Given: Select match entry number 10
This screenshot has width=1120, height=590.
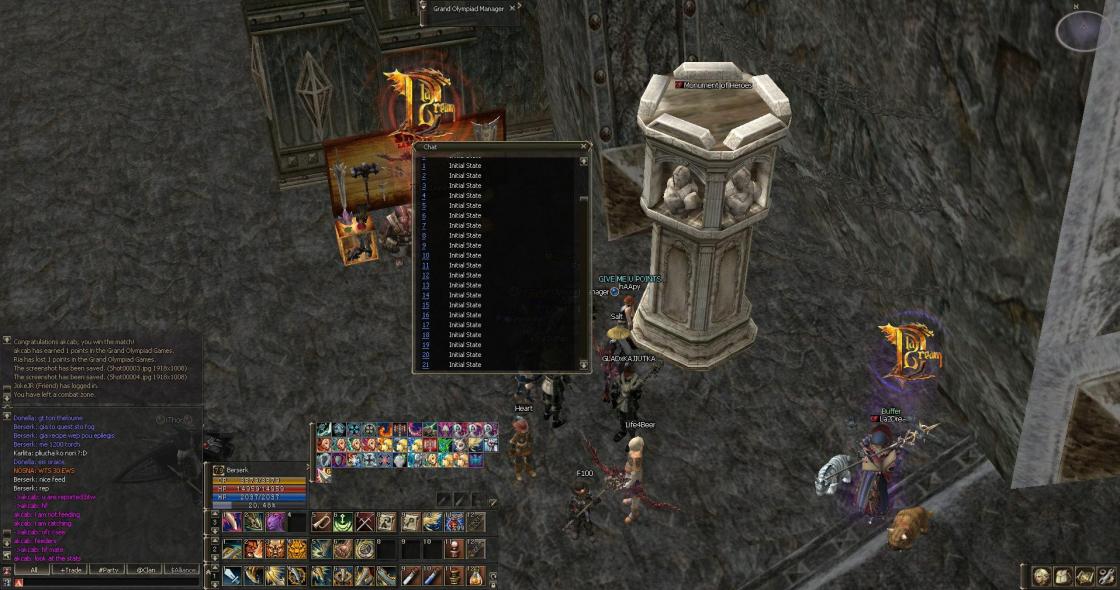Looking at the screenshot, I should (x=465, y=255).
